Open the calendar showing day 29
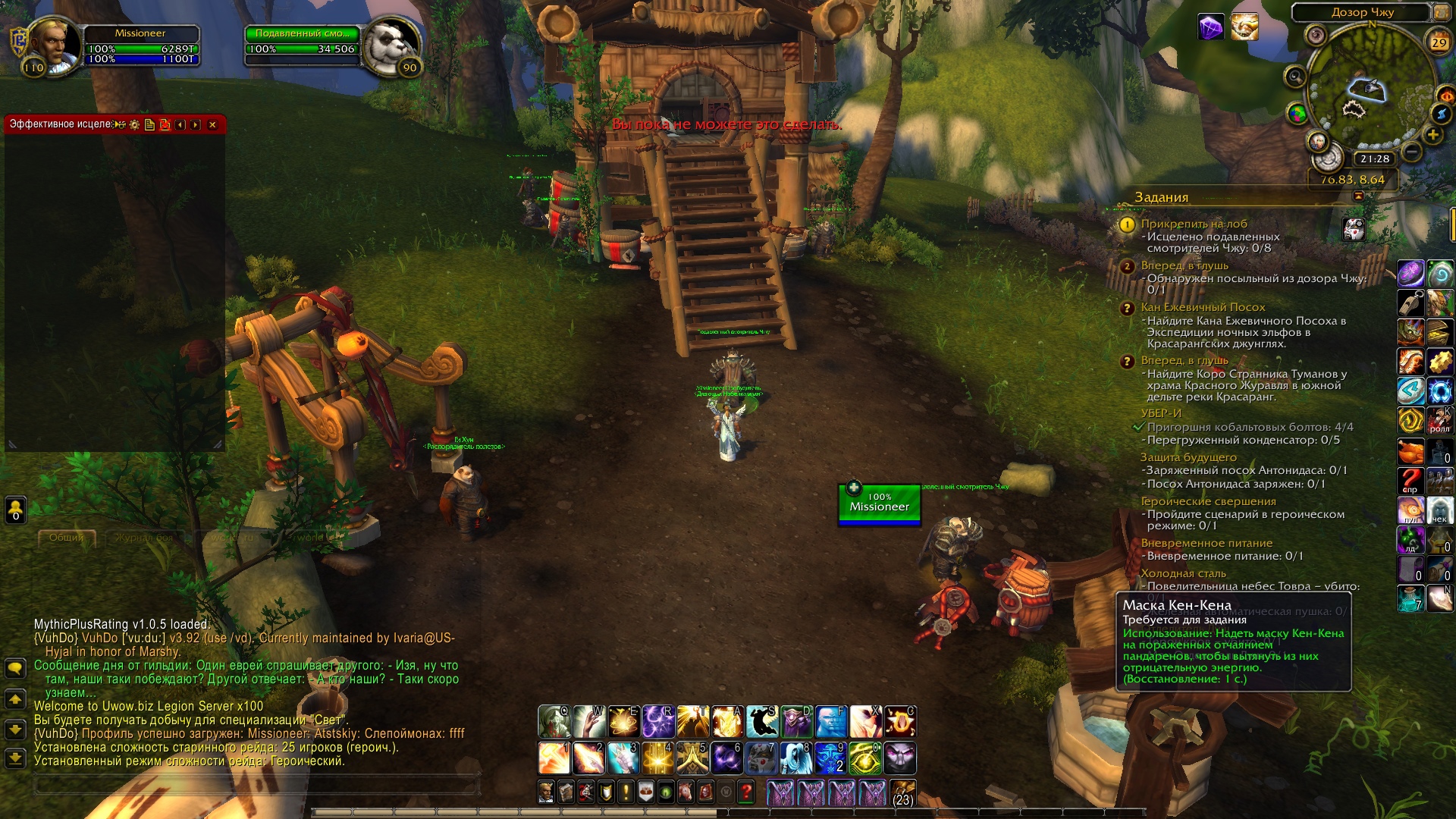 (x=1439, y=42)
